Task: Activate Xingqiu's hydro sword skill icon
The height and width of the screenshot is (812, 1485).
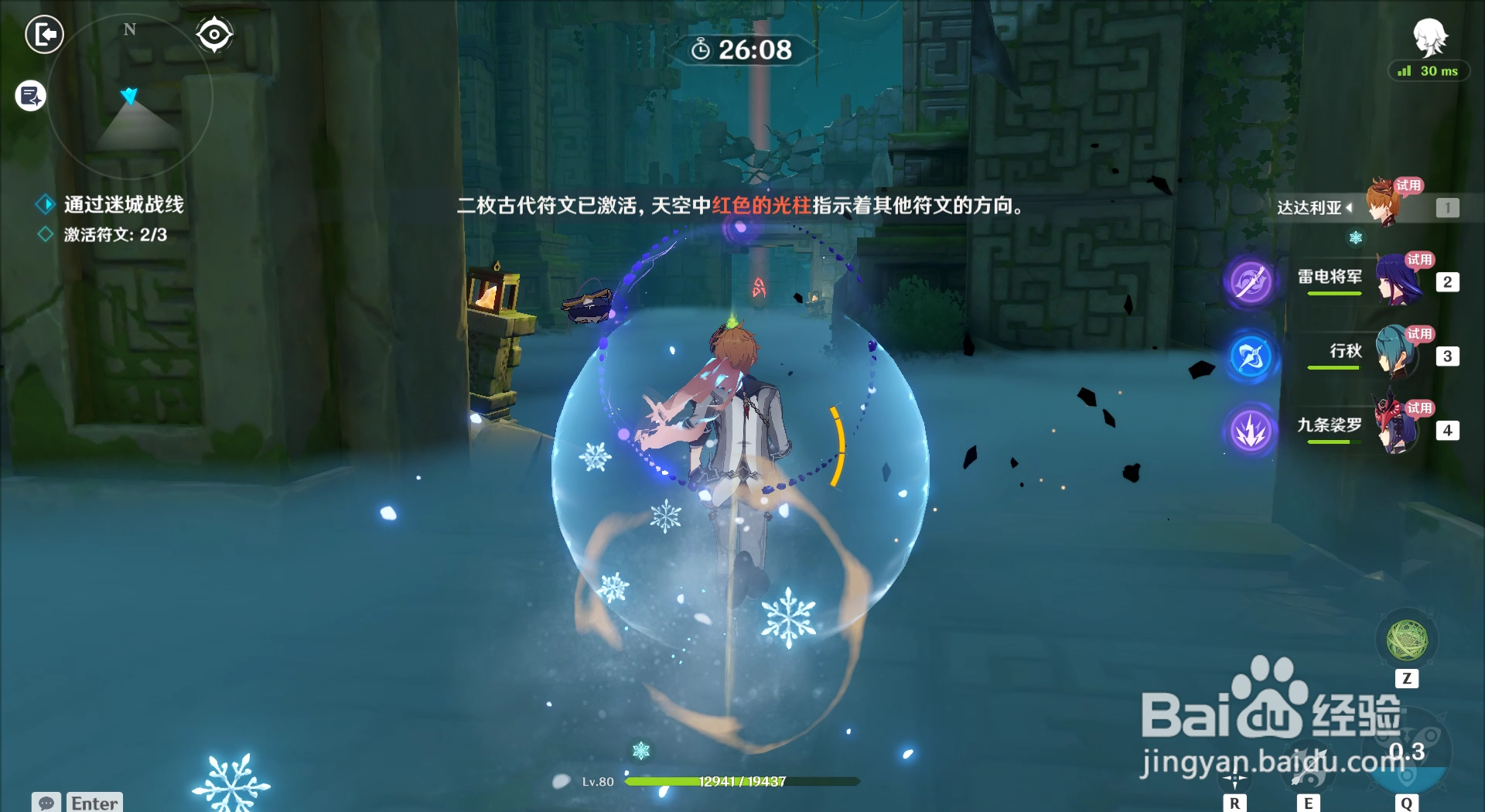Action: click(1250, 357)
